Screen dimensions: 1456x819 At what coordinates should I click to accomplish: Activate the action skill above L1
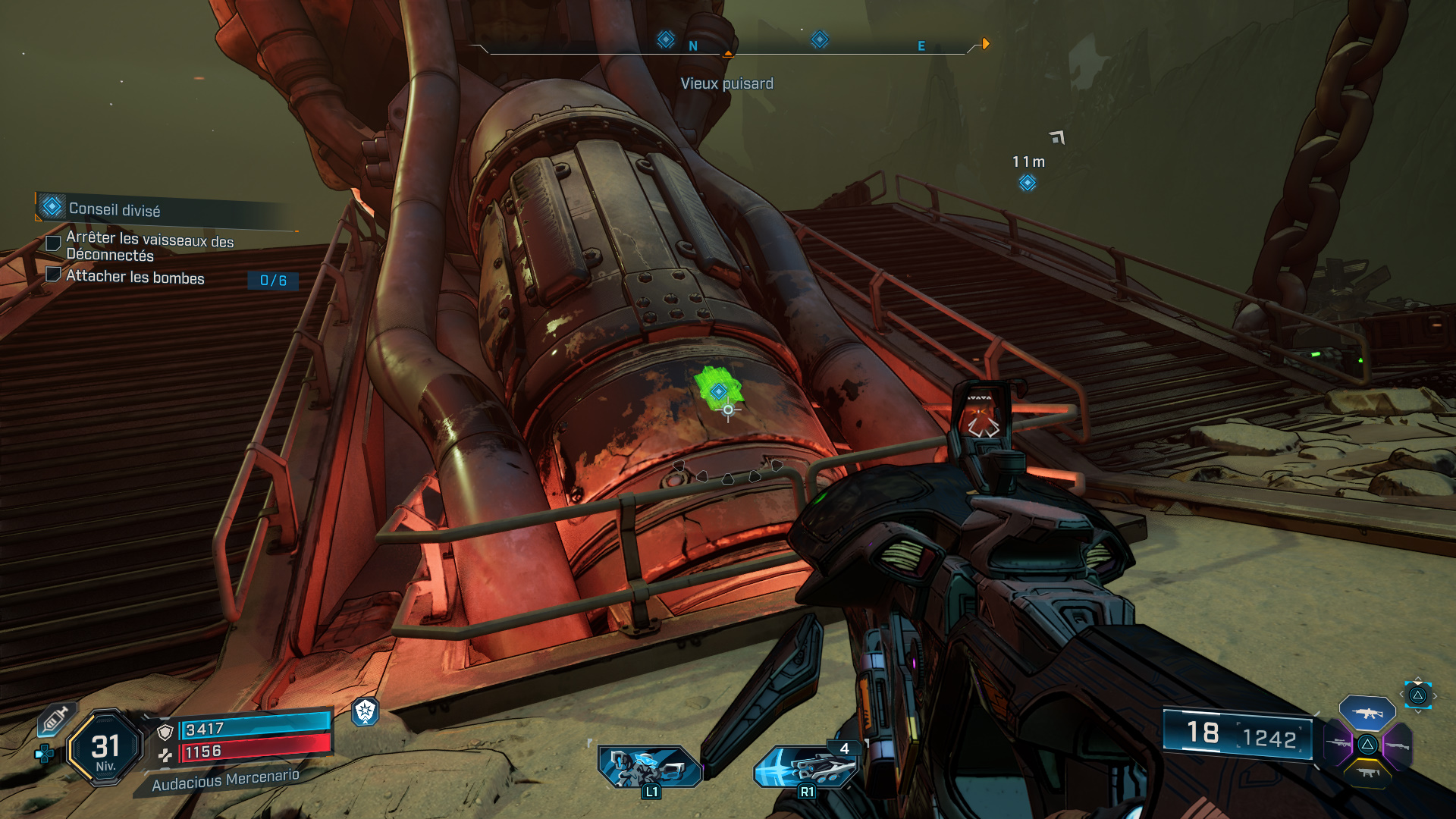(x=649, y=766)
